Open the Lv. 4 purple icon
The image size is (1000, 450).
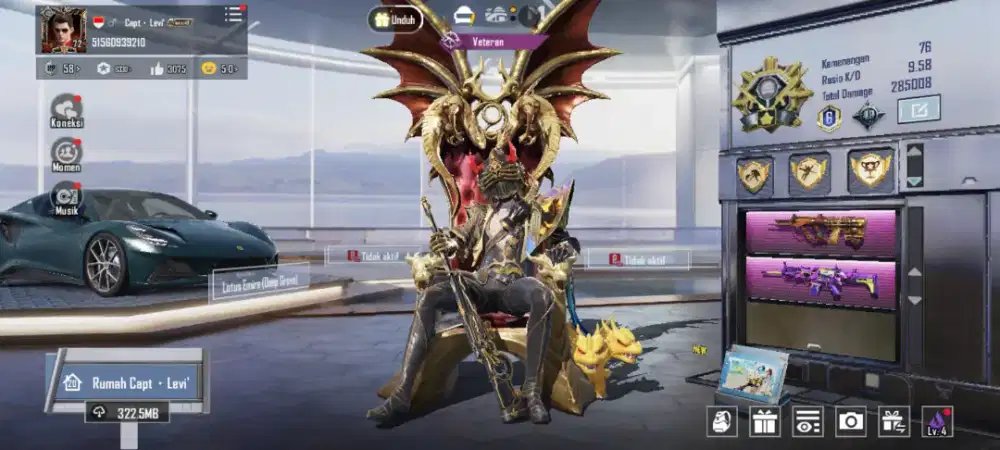click(938, 421)
